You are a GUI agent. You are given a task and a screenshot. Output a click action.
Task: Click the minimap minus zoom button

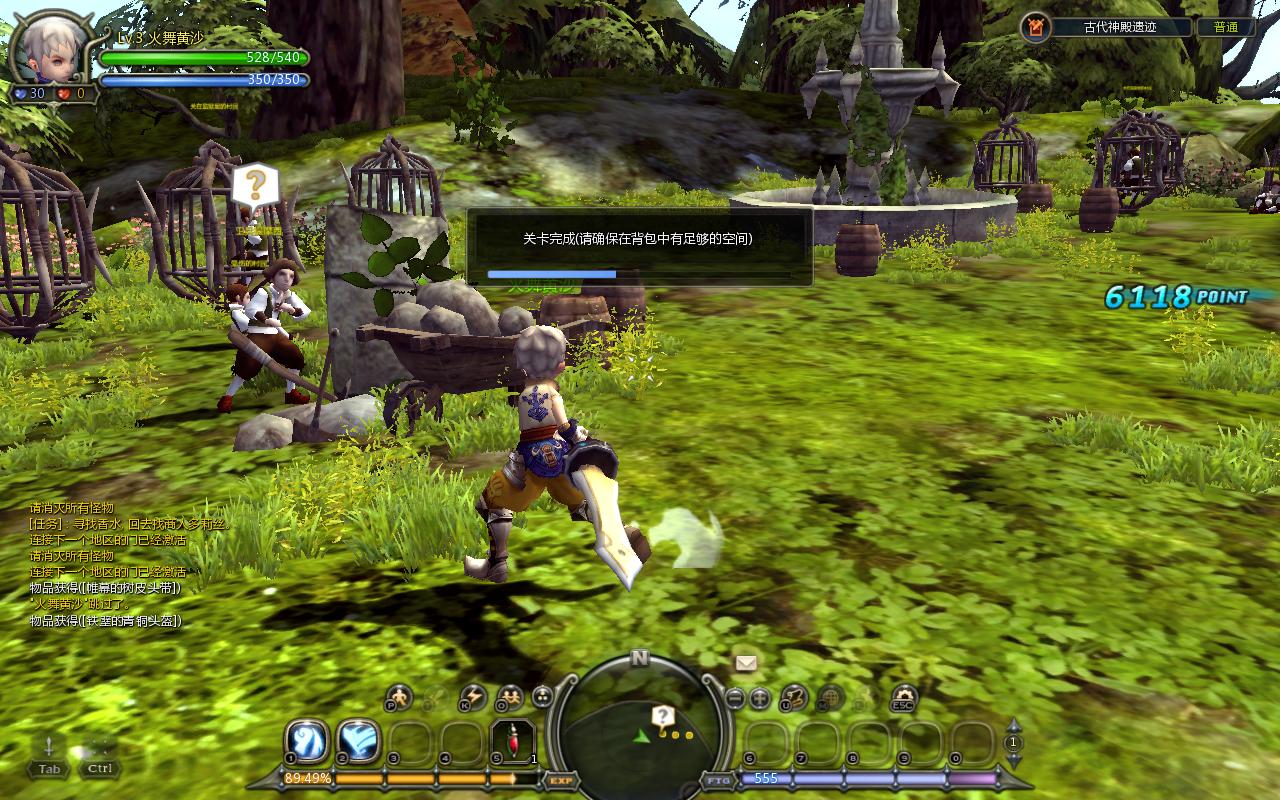(x=735, y=698)
